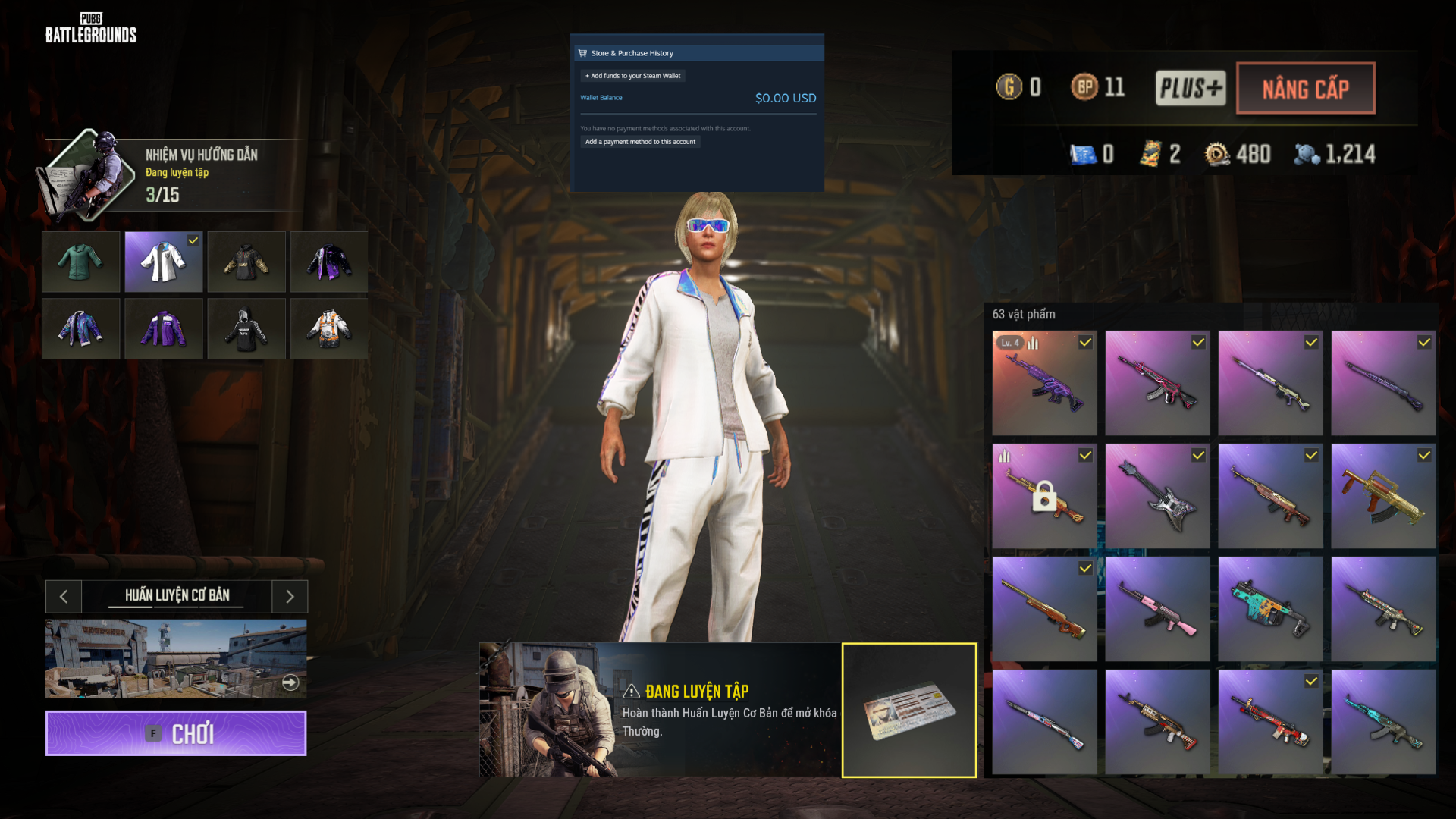Open the training map preview thumbnail

(x=176, y=658)
